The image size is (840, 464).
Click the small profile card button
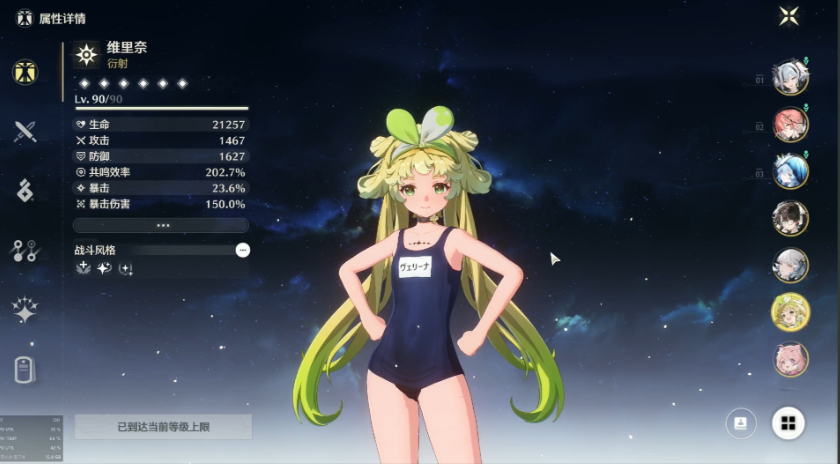[741, 424]
